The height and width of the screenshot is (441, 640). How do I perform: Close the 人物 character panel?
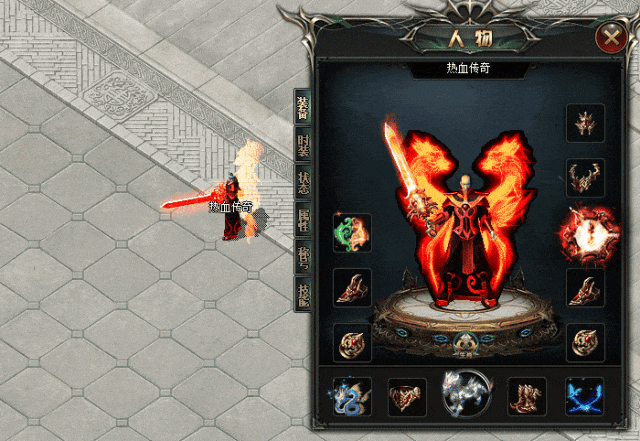[610, 39]
